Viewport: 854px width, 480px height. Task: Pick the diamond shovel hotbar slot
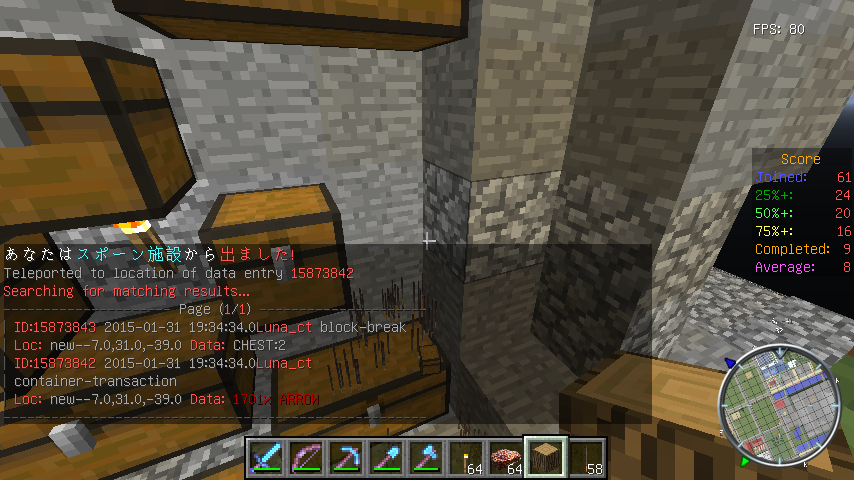(386, 457)
